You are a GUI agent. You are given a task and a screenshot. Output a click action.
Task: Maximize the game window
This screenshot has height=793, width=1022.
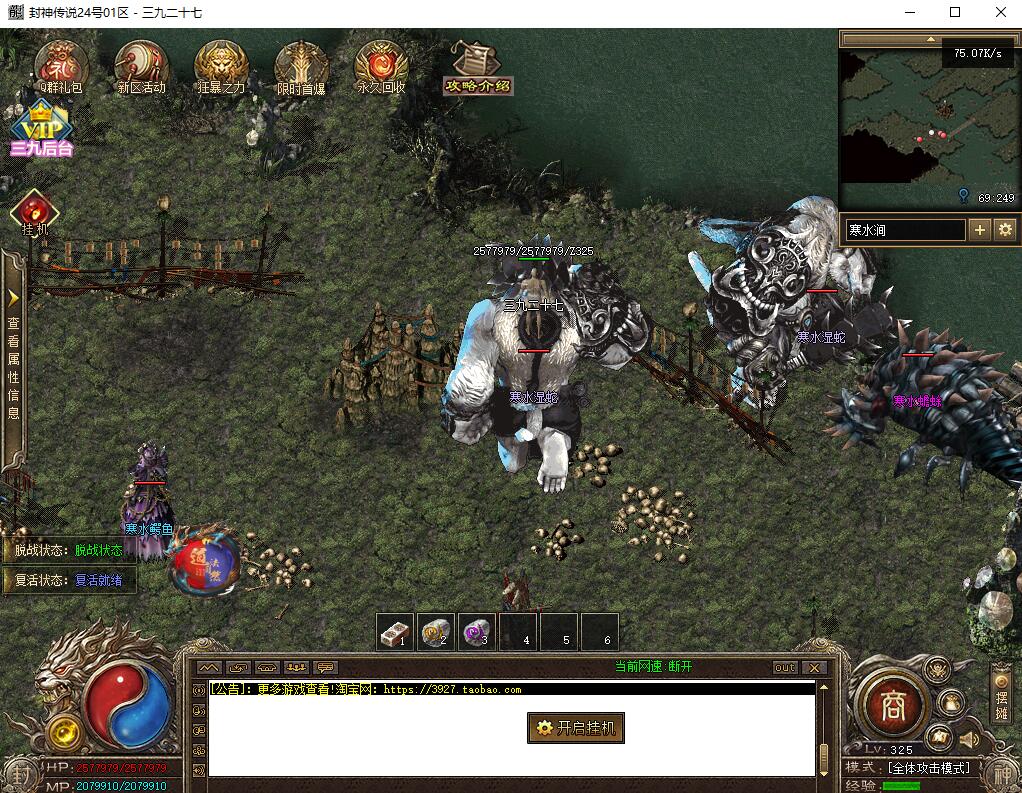[955, 13]
